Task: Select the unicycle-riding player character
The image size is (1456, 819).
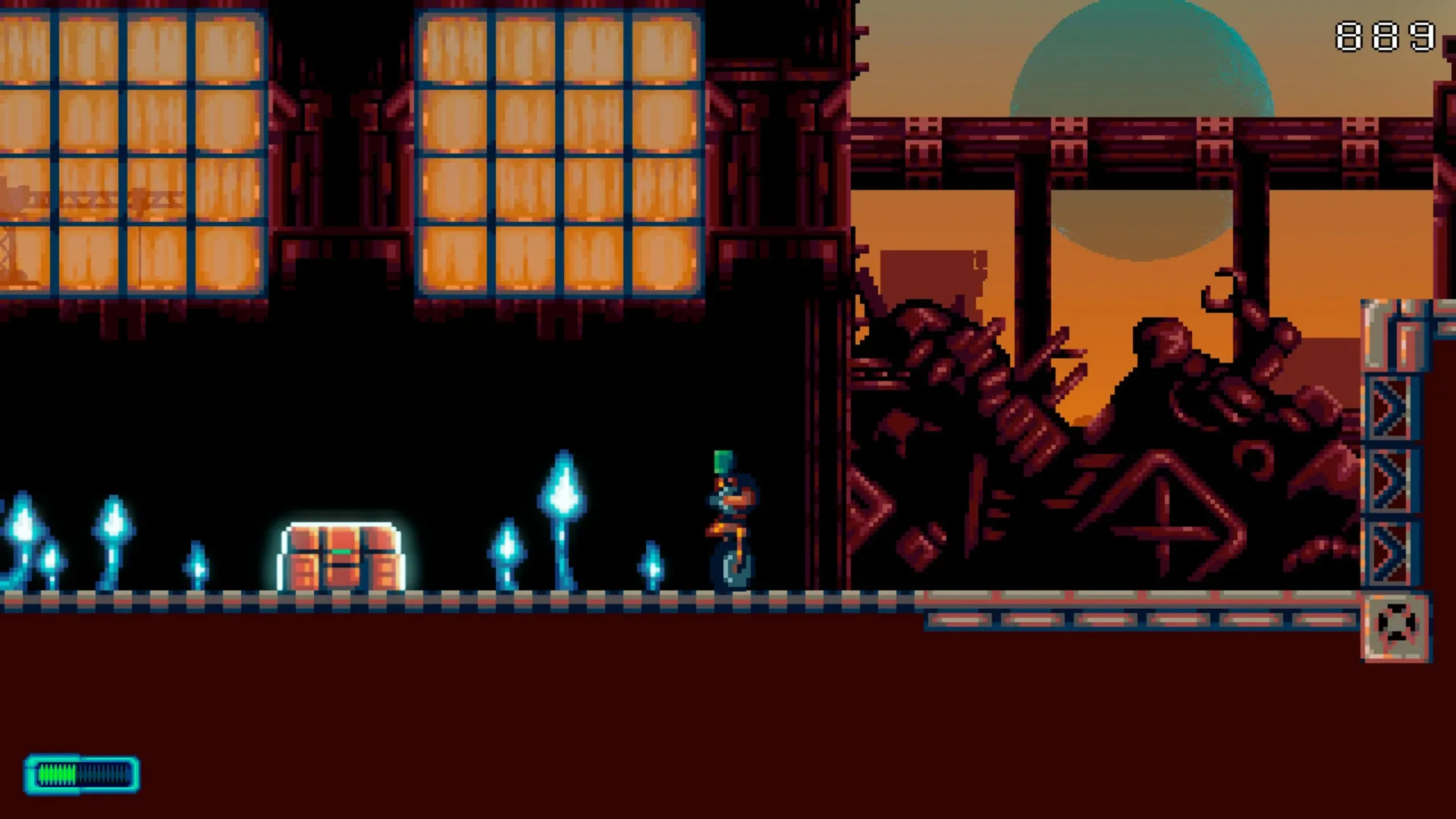Action: coord(730,523)
